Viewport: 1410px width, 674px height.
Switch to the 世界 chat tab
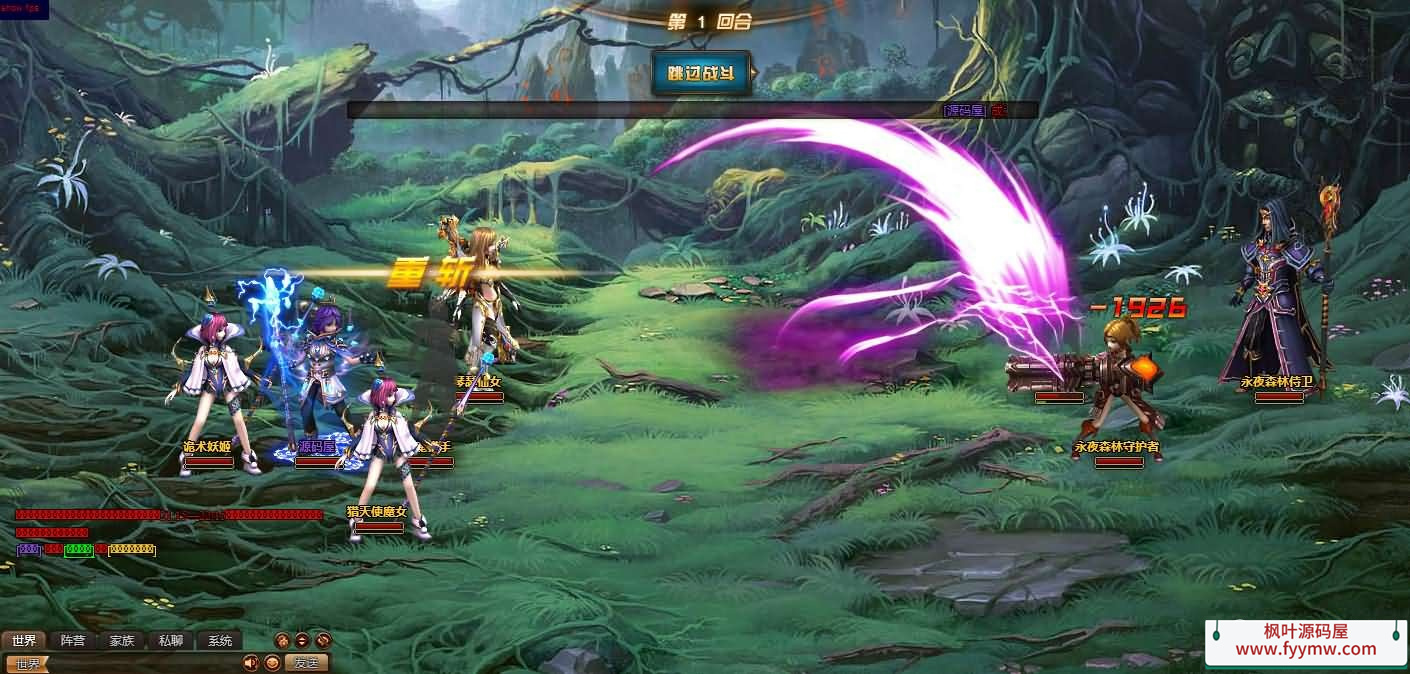click(x=24, y=641)
